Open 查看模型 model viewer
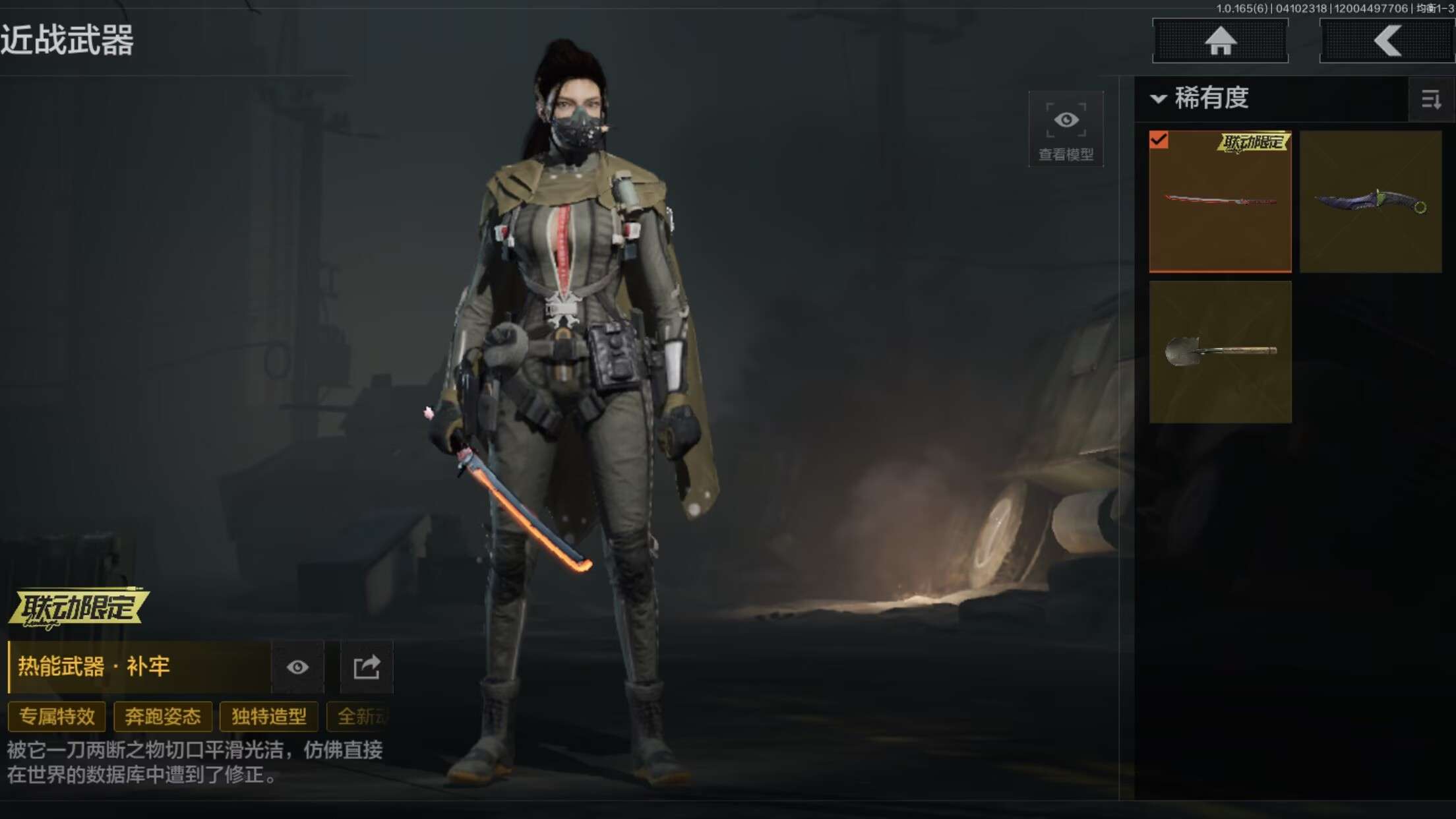 (1066, 130)
